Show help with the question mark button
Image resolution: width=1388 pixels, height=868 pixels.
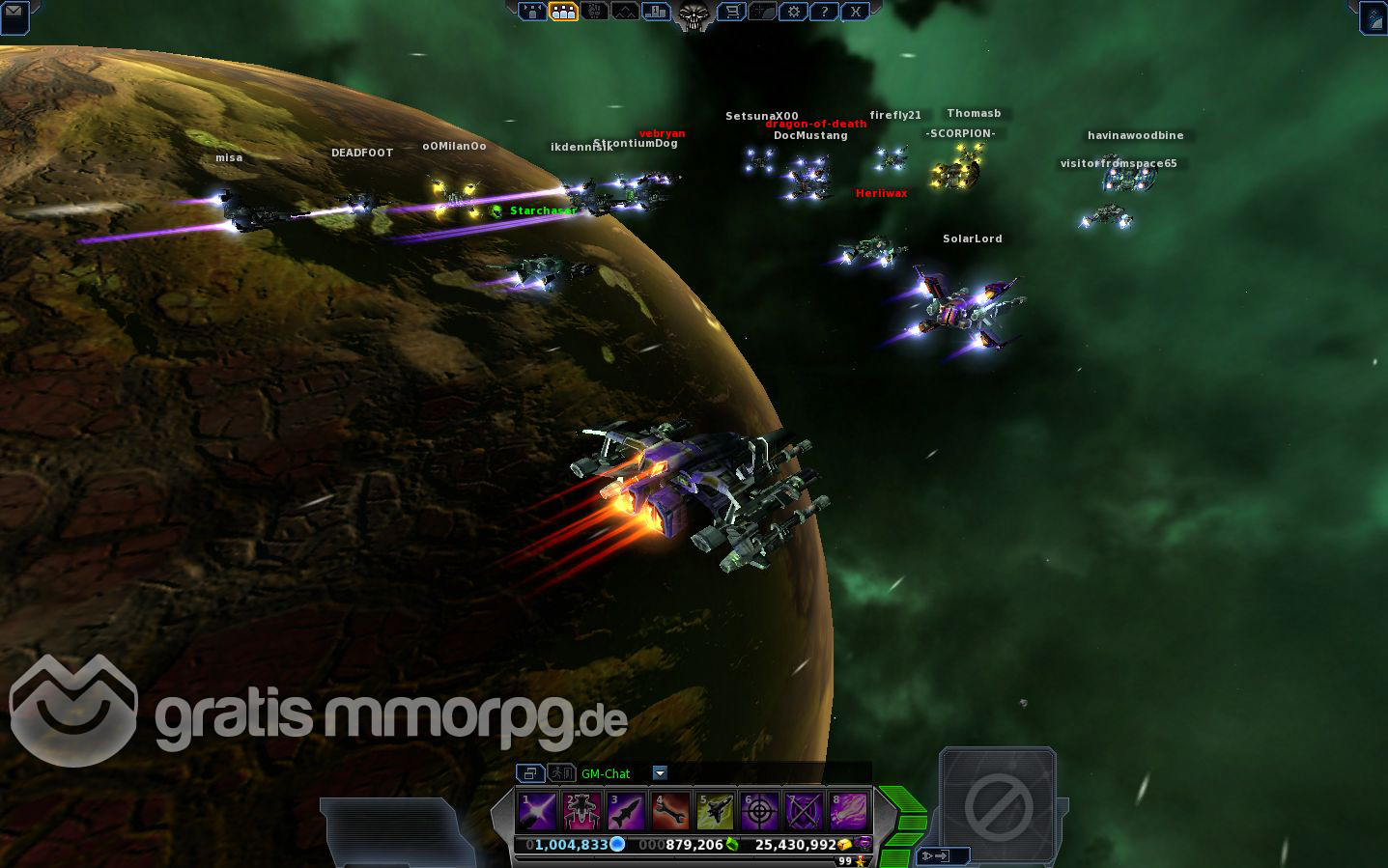pos(824,12)
